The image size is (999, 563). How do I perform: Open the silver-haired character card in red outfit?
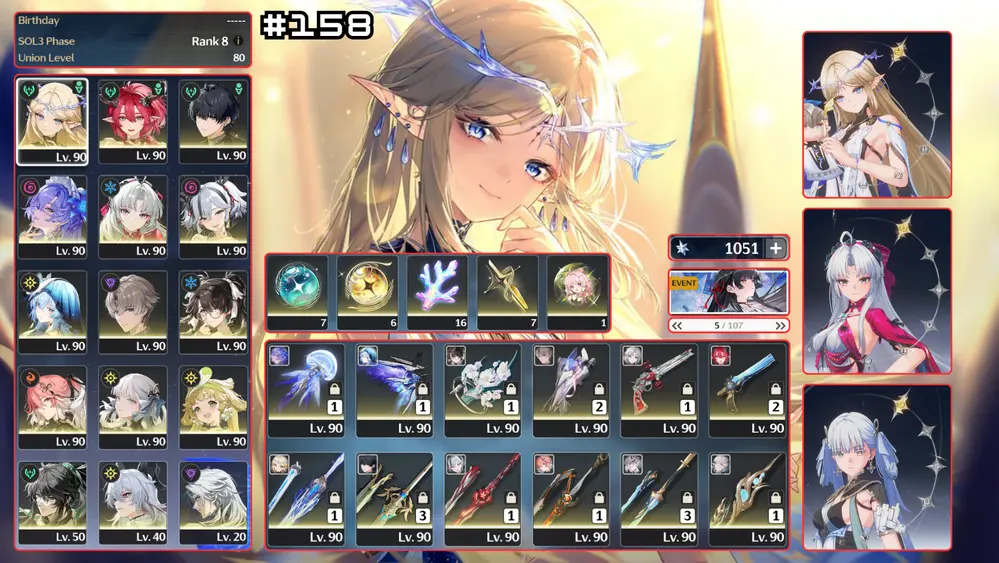876,291
